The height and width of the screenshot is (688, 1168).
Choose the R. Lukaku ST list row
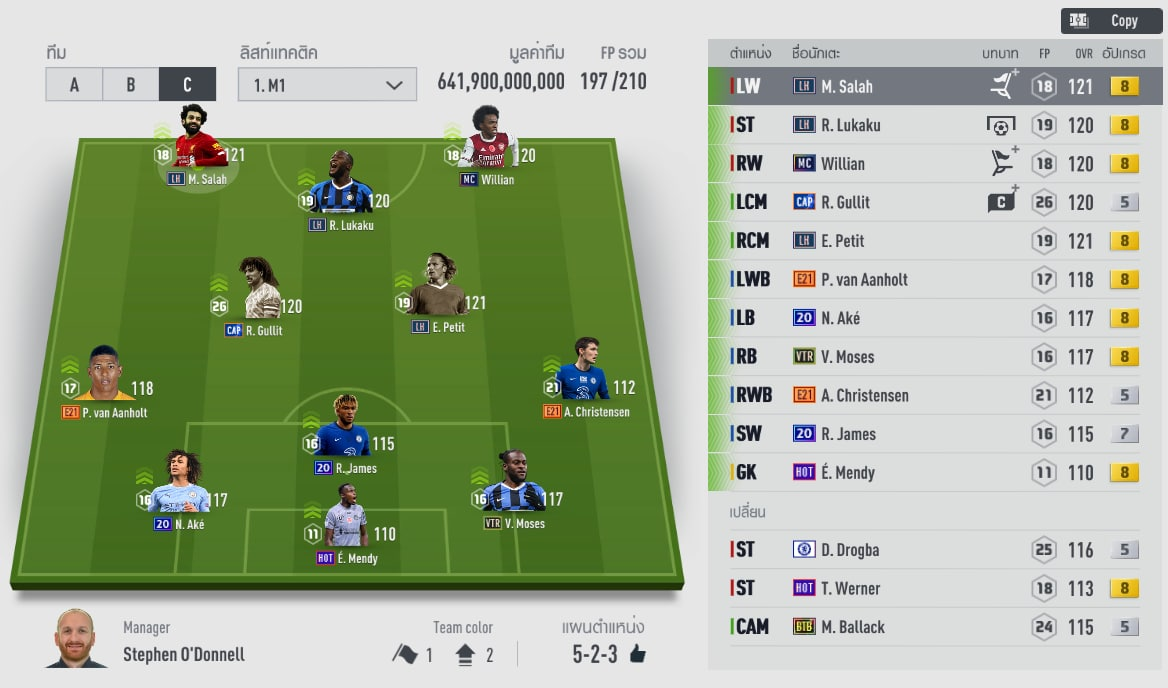[935, 125]
